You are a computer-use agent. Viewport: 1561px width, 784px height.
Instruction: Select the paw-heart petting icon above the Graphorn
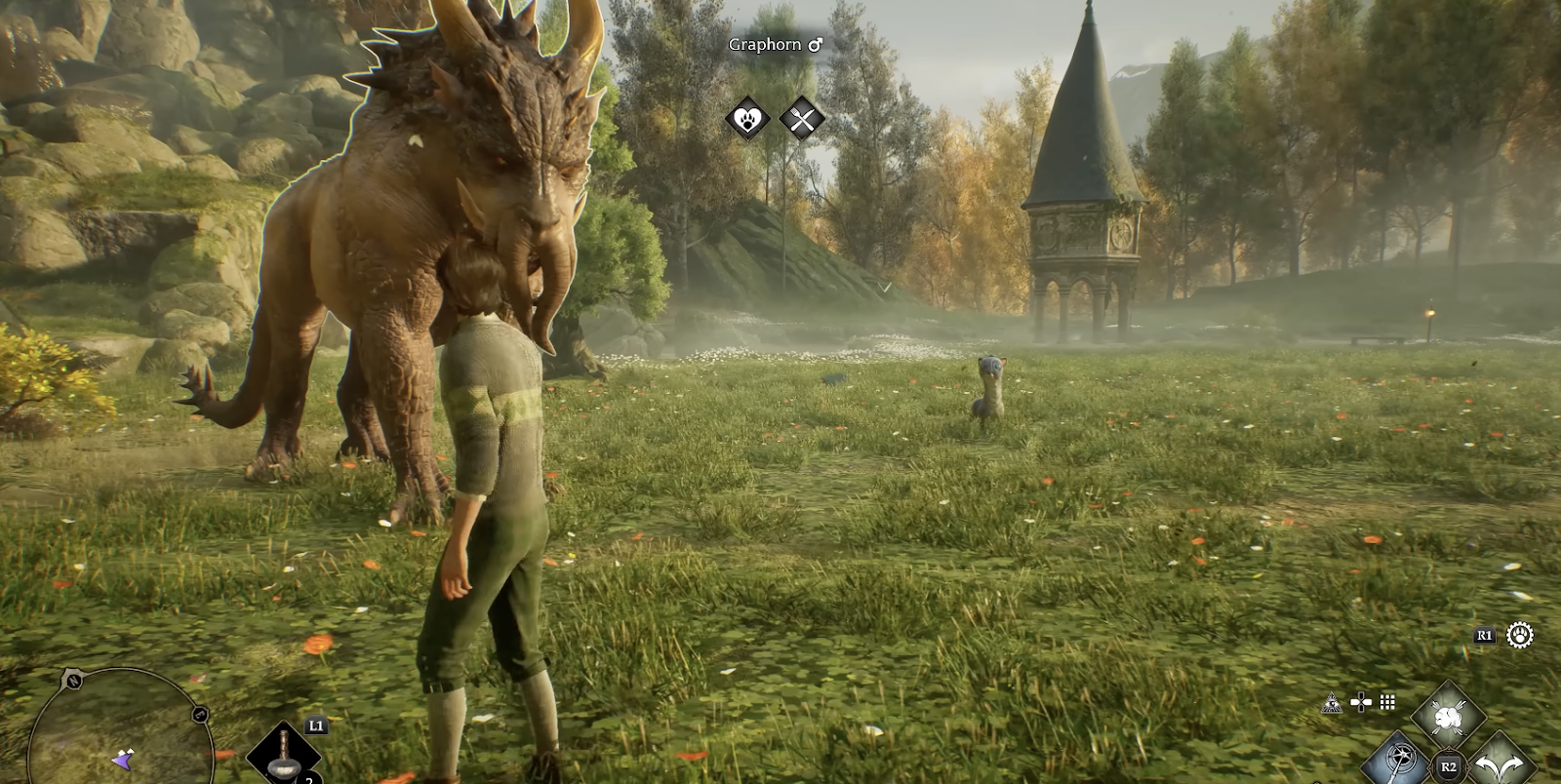point(747,120)
